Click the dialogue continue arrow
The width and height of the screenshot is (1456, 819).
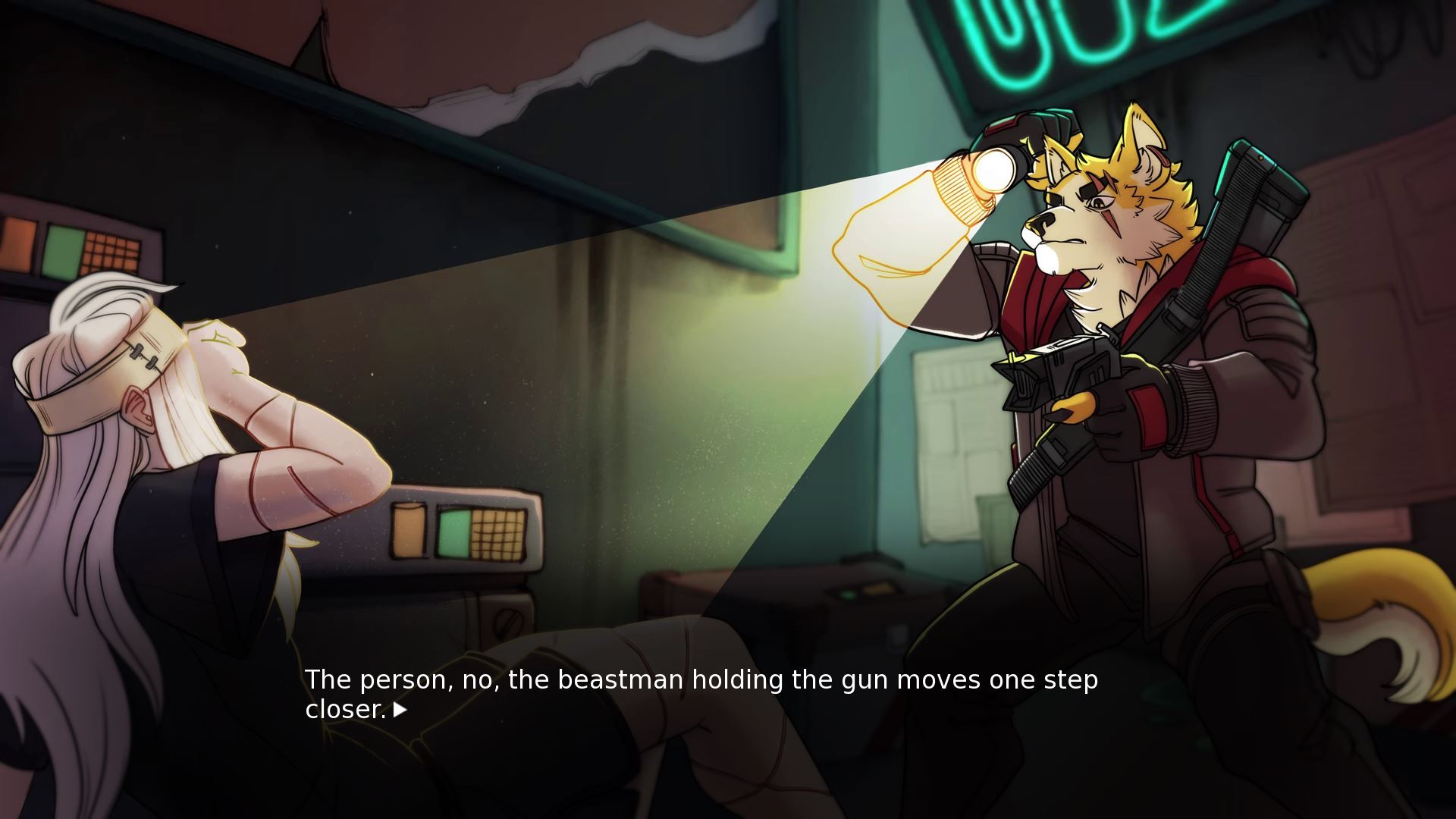(x=400, y=711)
